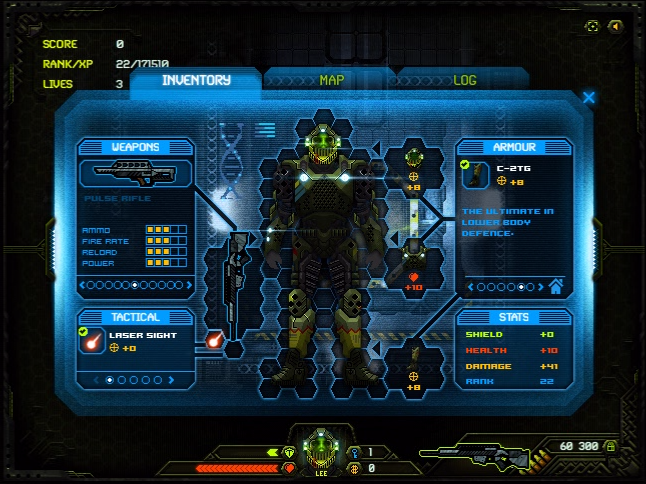The height and width of the screenshot is (484, 646).
Task: Toggle fullscreen mode icon
Action: click(593, 26)
